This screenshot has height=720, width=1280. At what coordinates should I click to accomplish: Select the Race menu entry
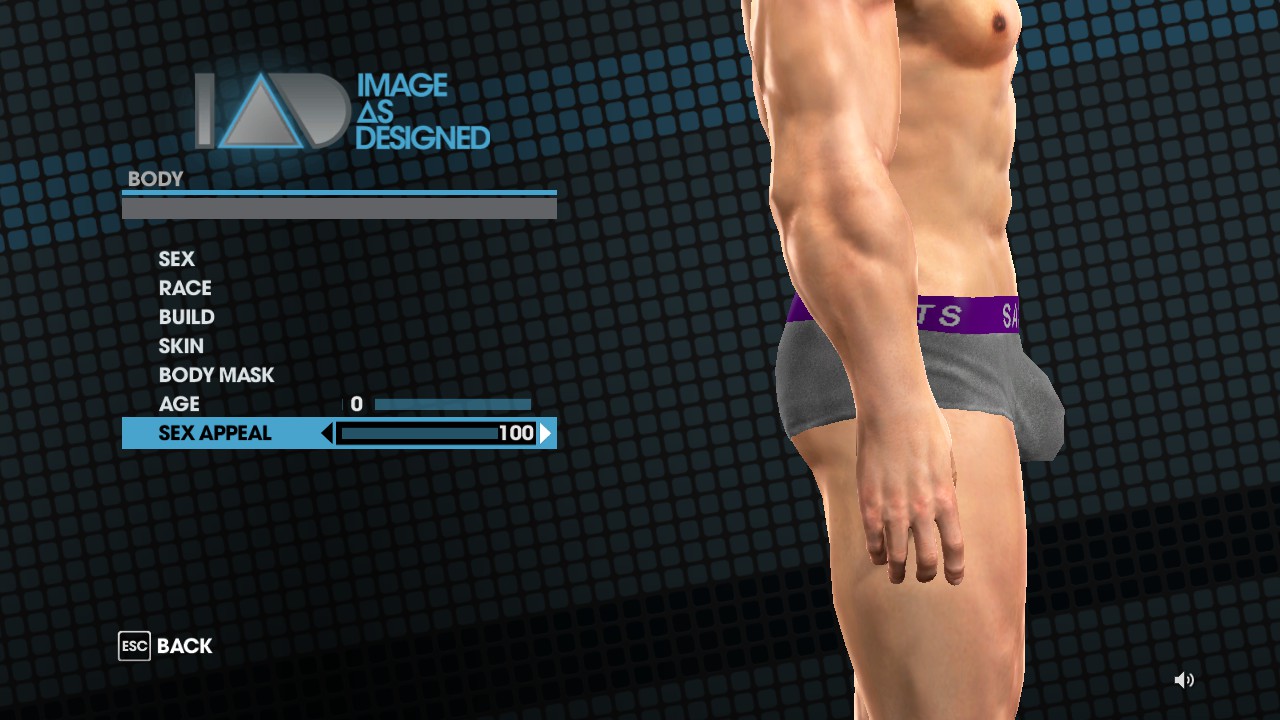coord(185,288)
